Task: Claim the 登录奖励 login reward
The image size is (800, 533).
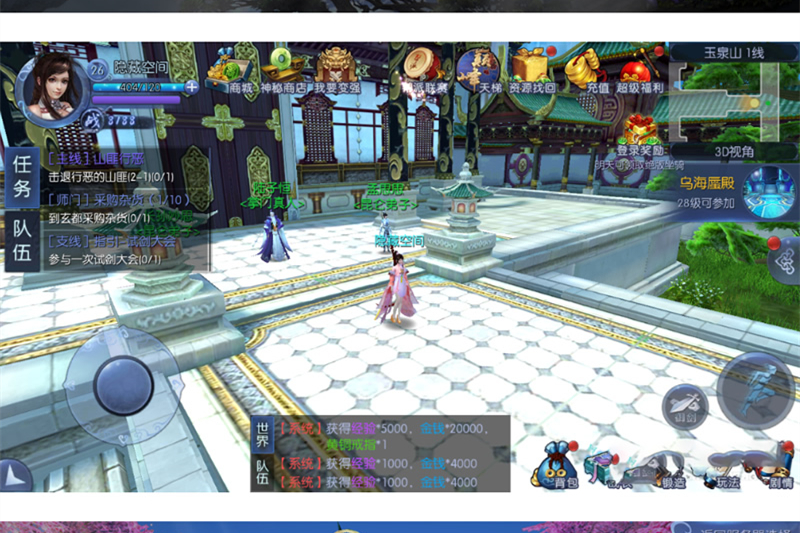Action: (638, 140)
